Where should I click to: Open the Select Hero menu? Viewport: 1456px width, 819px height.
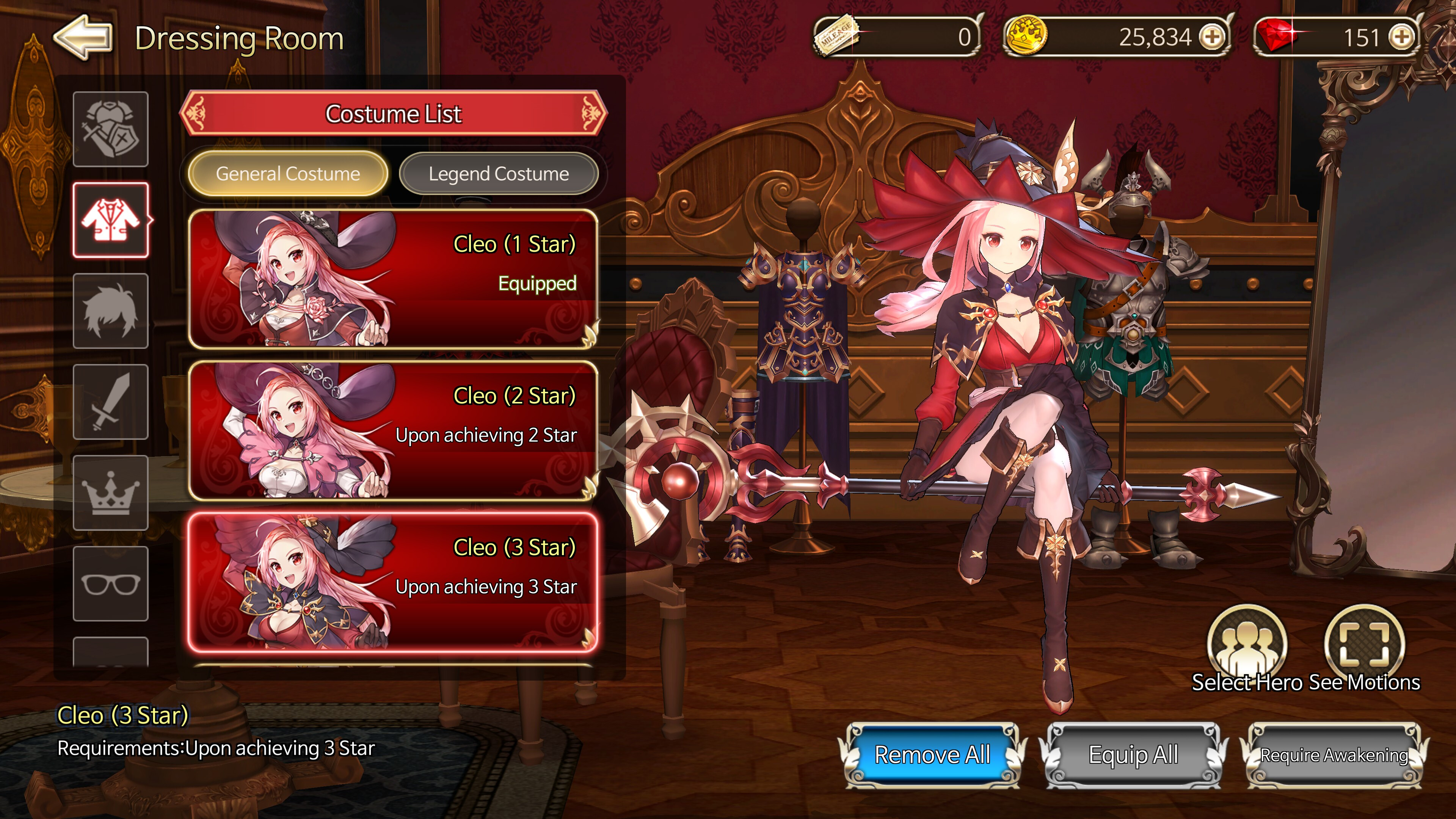(x=1247, y=644)
